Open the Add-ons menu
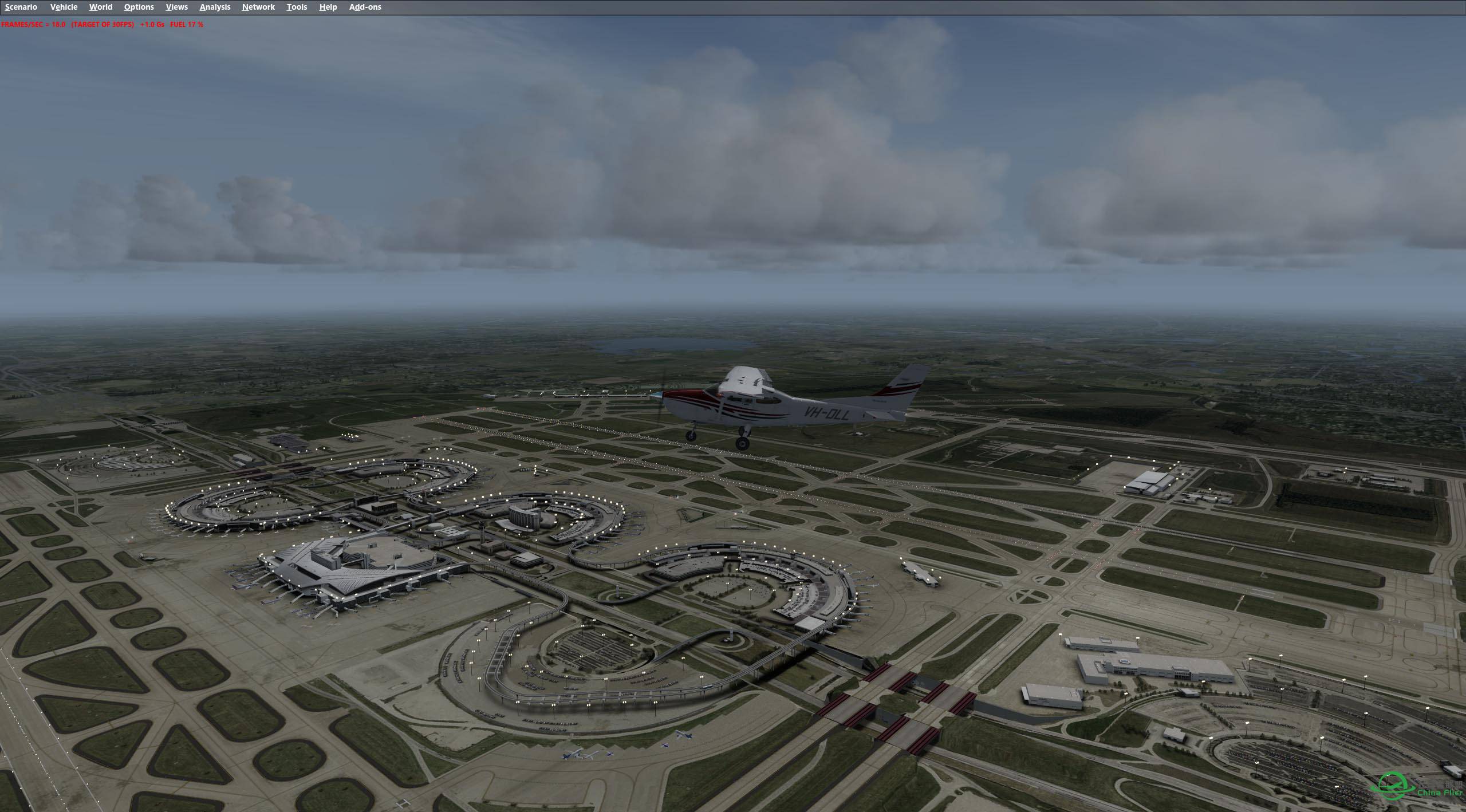This screenshot has height=812, width=1466. (x=365, y=7)
